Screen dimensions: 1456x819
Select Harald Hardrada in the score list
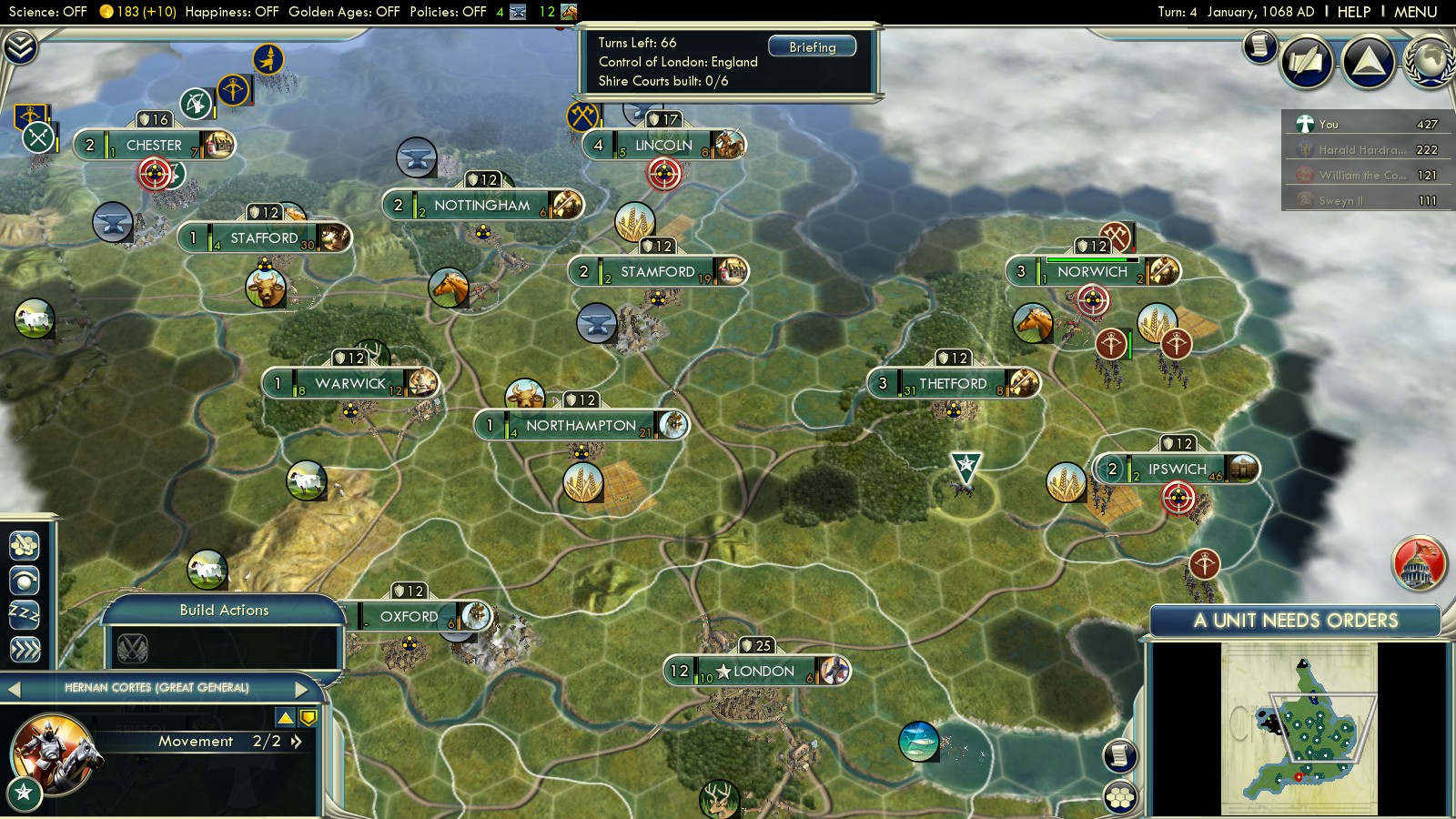click(x=1361, y=149)
